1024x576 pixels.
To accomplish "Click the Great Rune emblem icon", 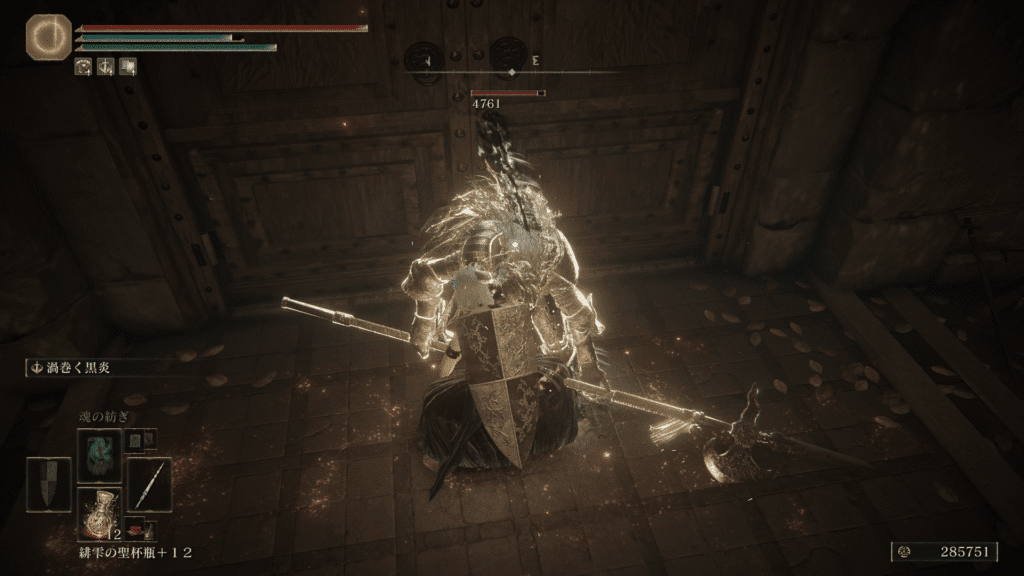I will [45, 36].
